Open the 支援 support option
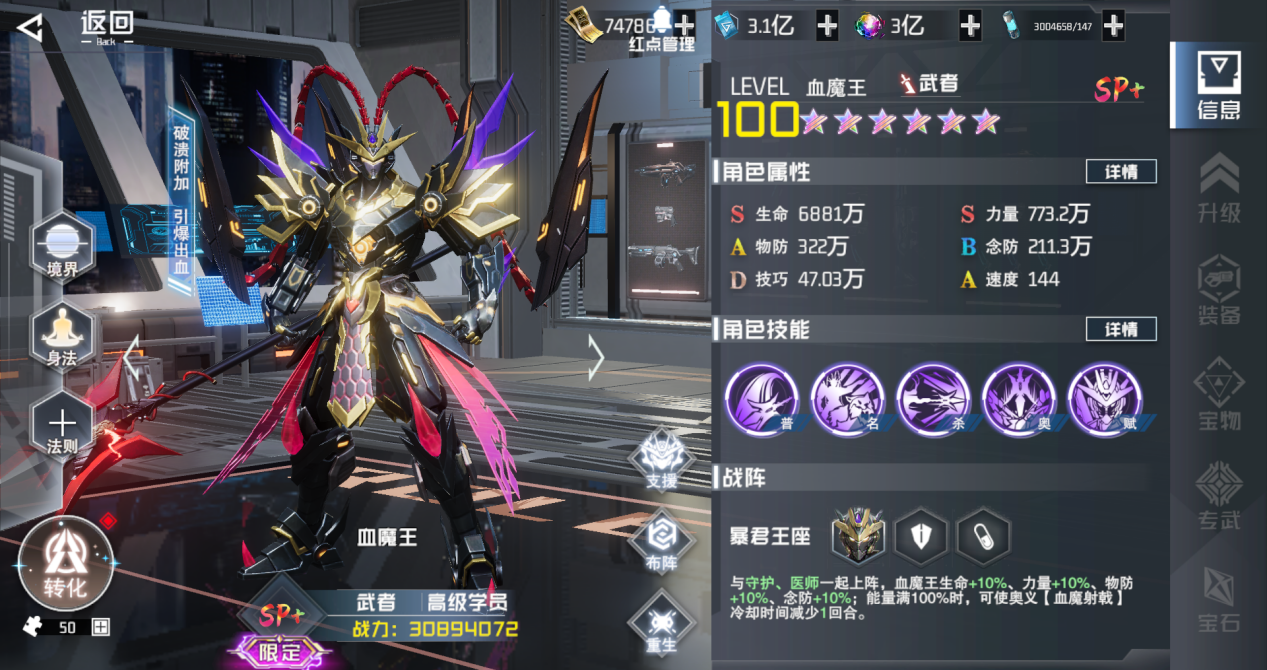Image resolution: width=1267 pixels, height=670 pixels. pos(661,460)
